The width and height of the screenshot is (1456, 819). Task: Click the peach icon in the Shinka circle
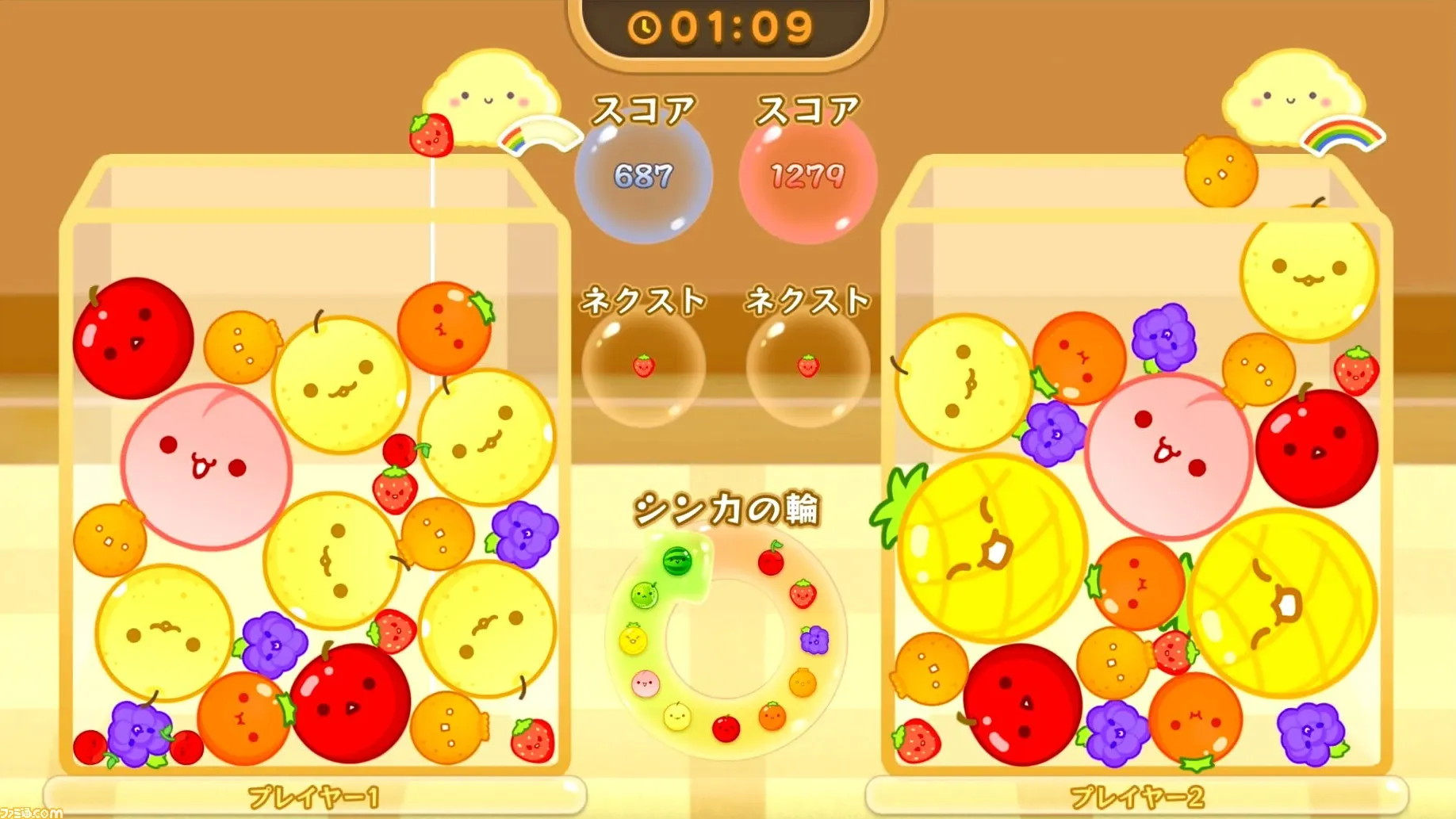(x=646, y=683)
